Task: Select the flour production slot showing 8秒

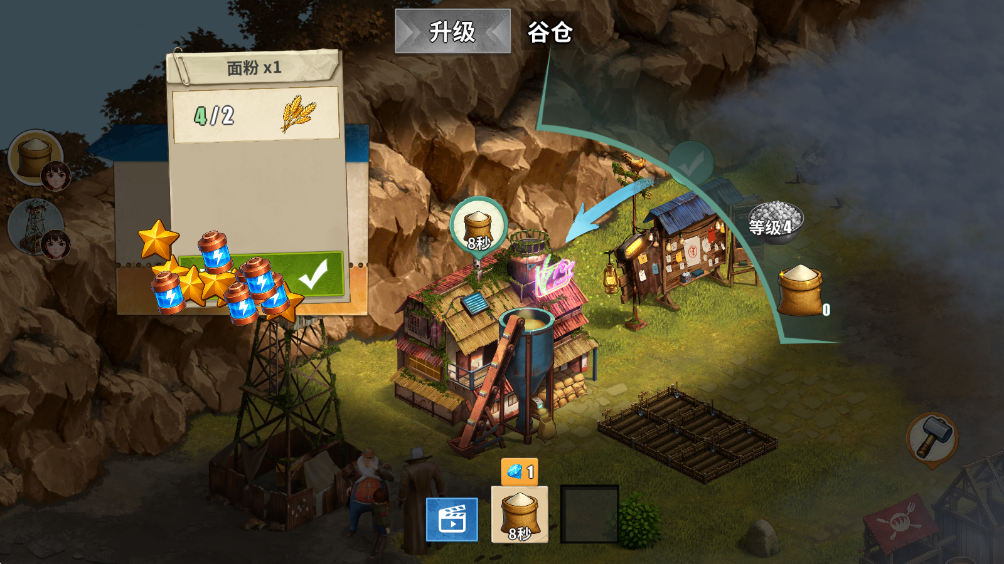Action: click(x=519, y=514)
